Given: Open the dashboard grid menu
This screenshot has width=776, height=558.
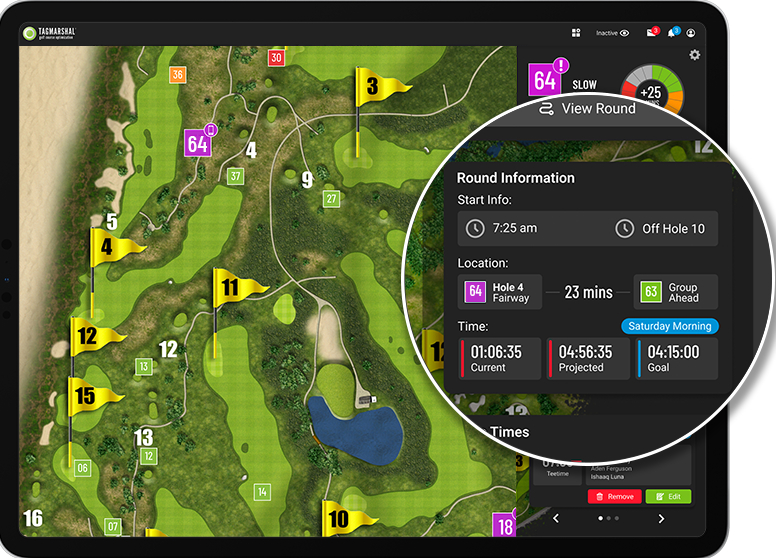Looking at the screenshot, I should tap(576, 33).
